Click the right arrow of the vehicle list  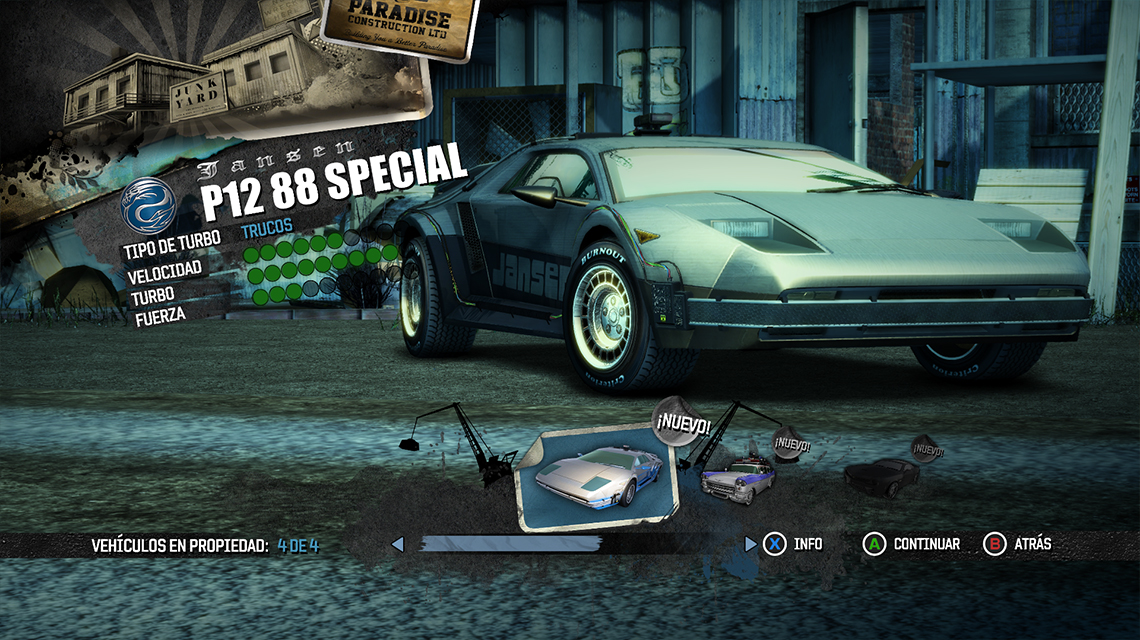pyautogui.click(x=751, y=544)
